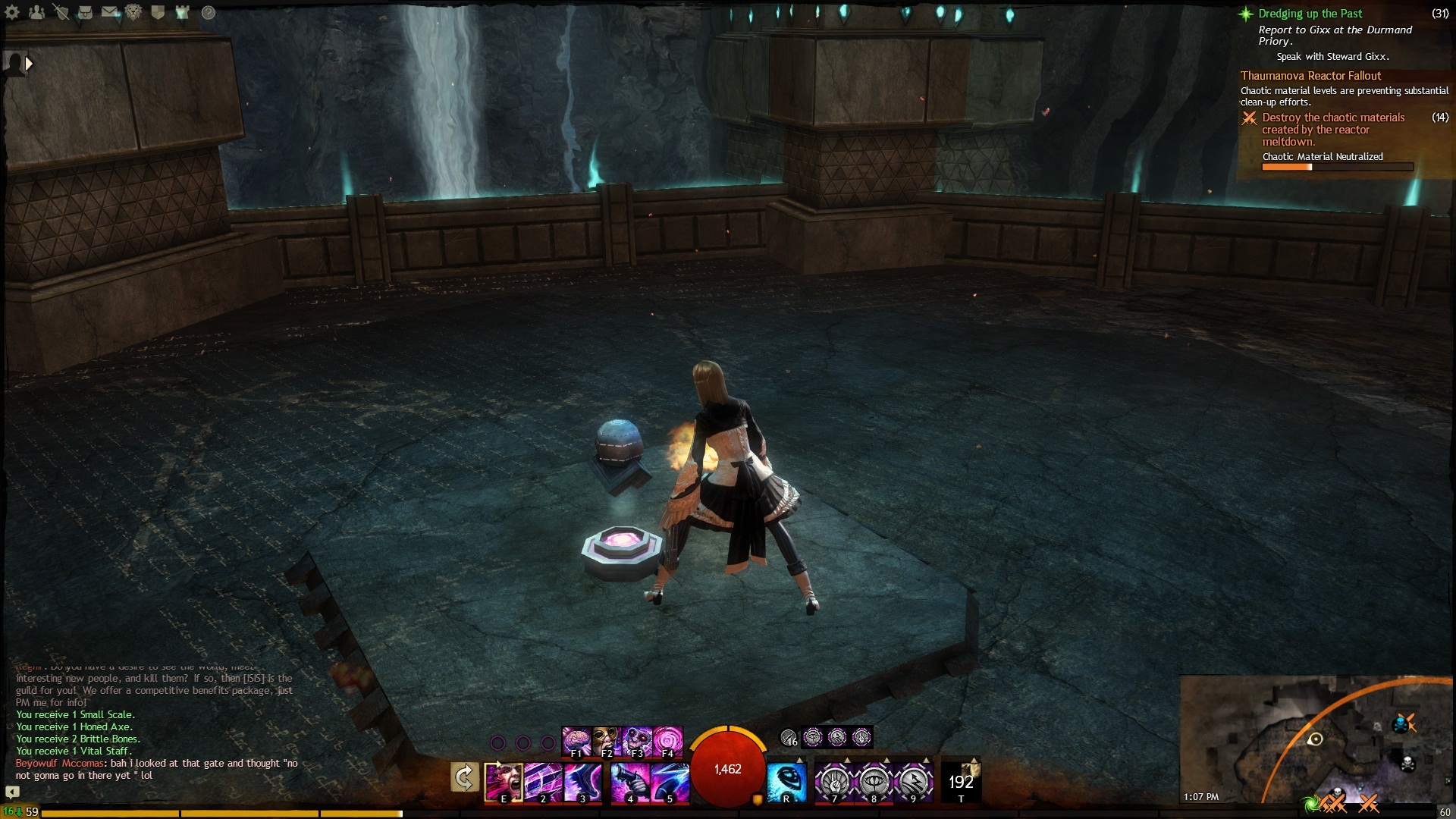This screenshot has height=819, width=1456.
Task: Expand the arrow above the elite skill slot
Action: click(972, 759)
